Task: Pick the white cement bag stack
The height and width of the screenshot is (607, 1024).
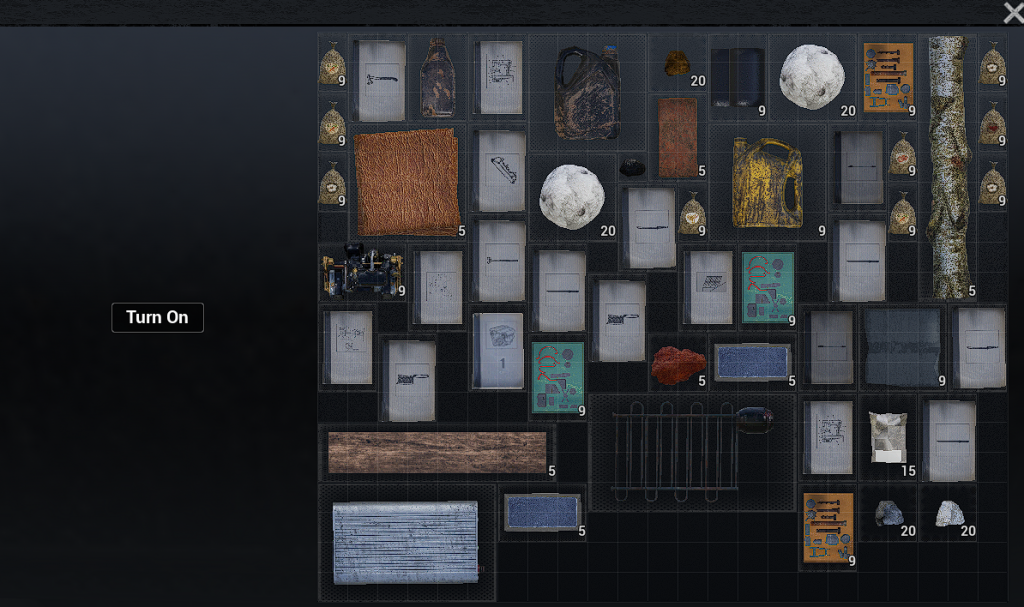Action: point(887,437)
